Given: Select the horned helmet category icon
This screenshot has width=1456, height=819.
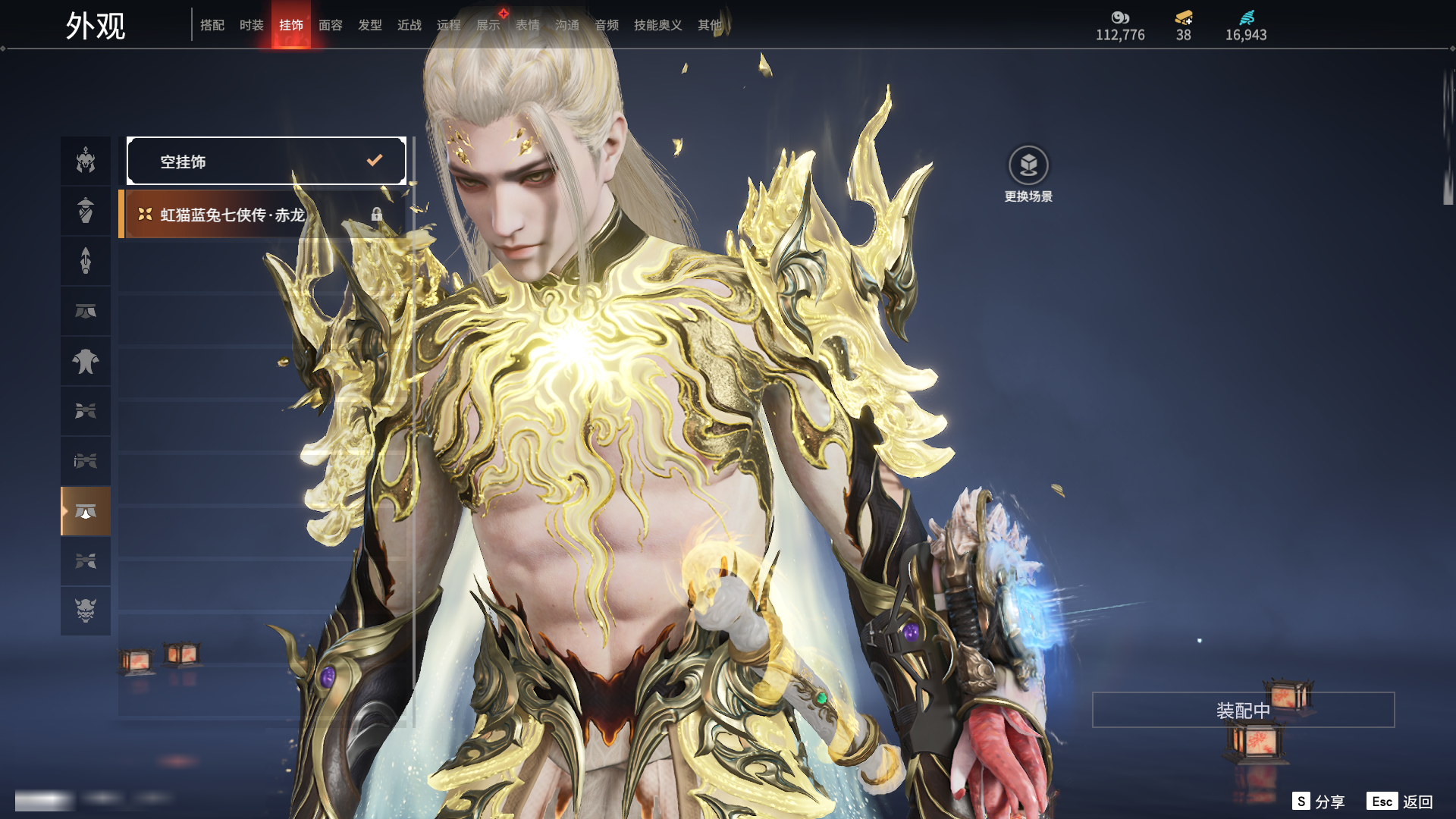Looking at the screenshot, I should pos(86,161).
